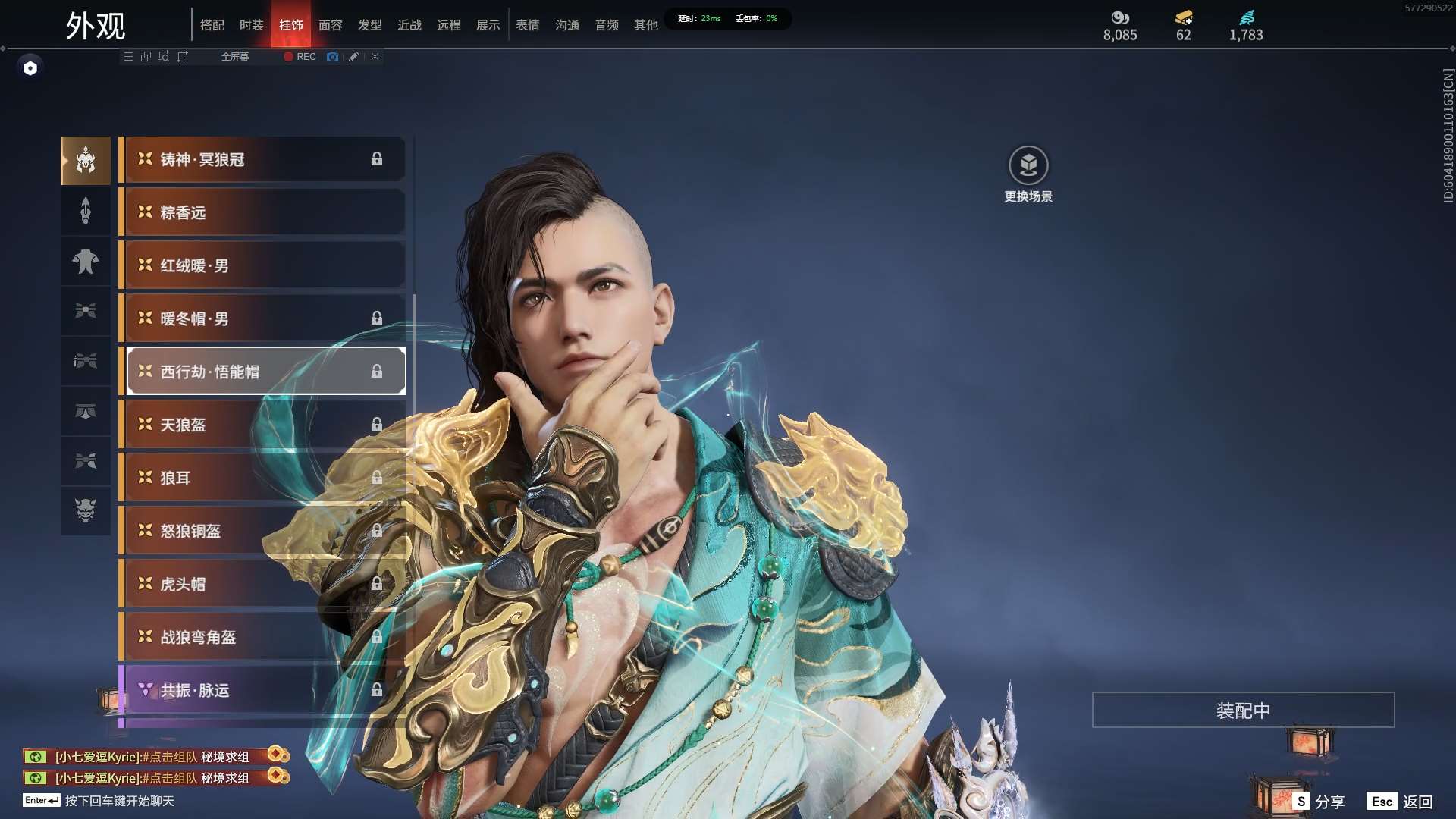
Task: Go to the 搭配 tab
Action: click(212, 25)
